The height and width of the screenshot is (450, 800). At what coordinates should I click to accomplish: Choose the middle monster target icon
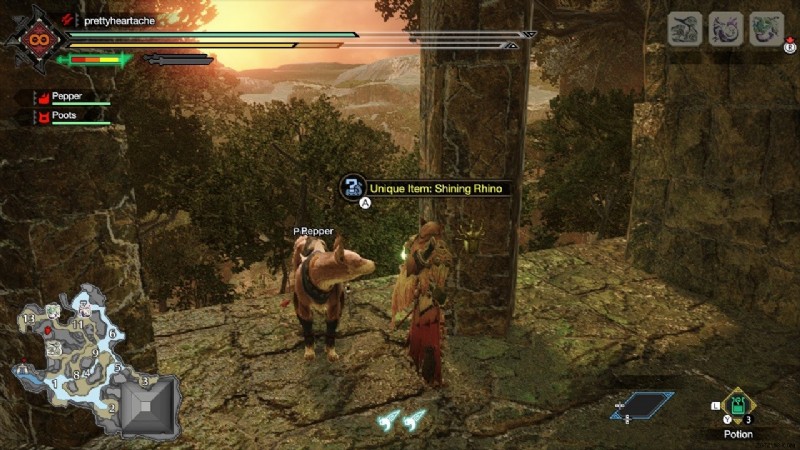726,29
